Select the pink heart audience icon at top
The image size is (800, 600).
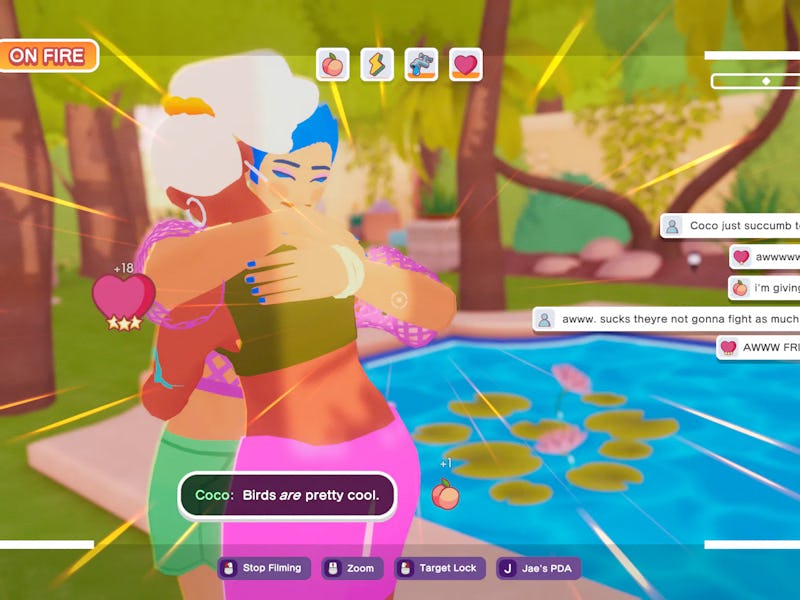click(465, 65)
